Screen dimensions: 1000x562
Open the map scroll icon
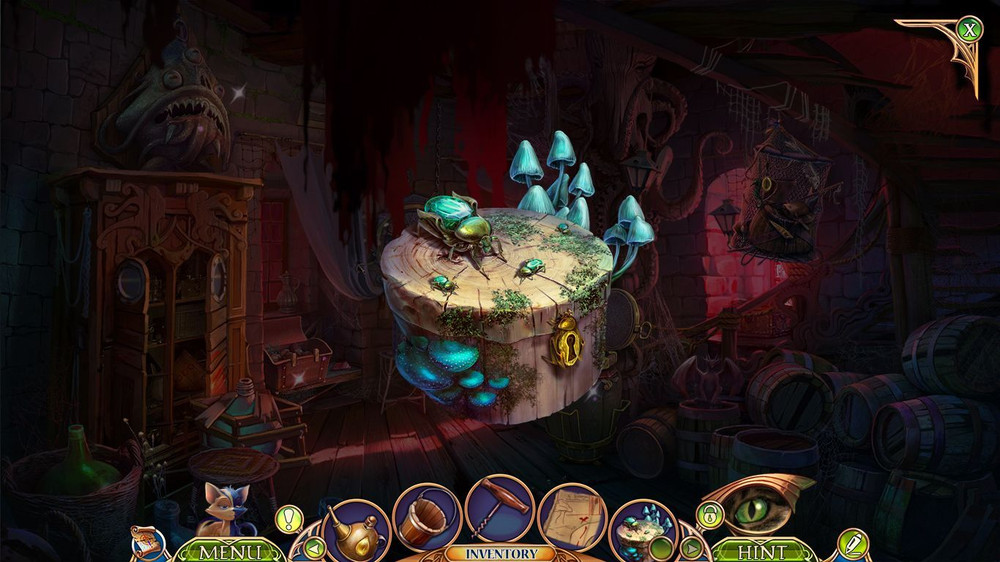pyautogui.click(x=144, y=540)
